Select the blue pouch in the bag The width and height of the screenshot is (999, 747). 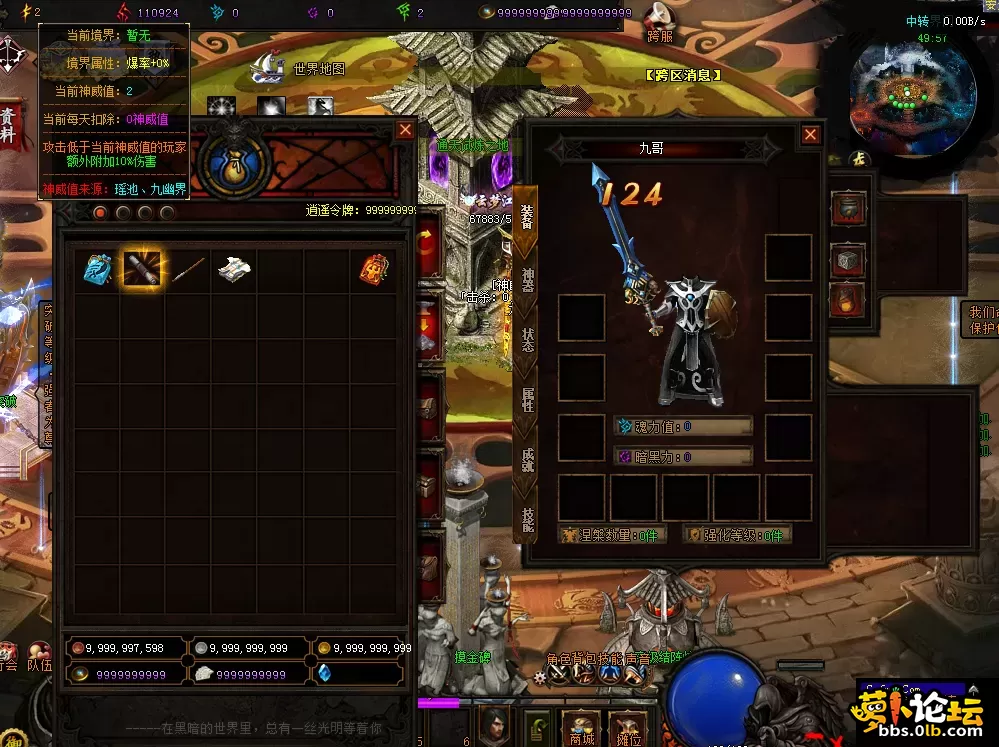click(x=97, y=268)
